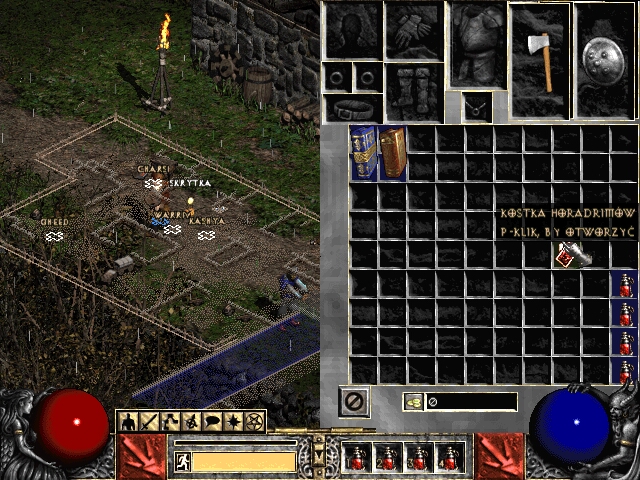Click the gold coins button
This screenshot has height=480, width=640.
click(x=412, y=402)
